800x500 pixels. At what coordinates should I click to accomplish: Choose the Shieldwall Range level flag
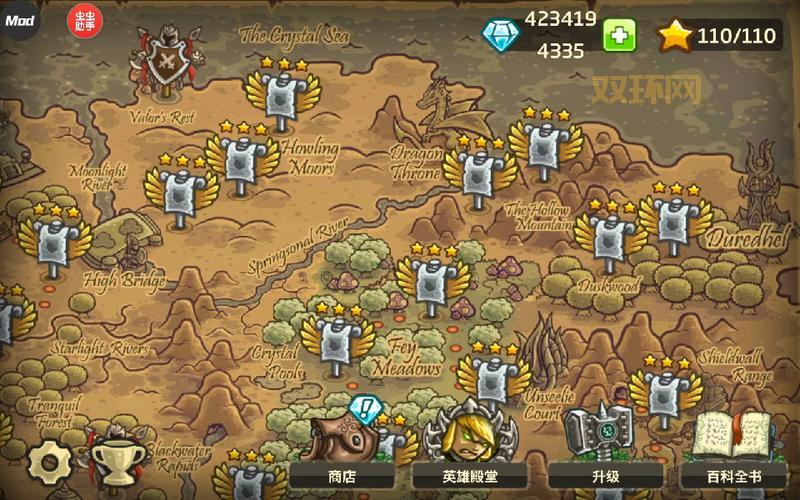click(666, 392)
